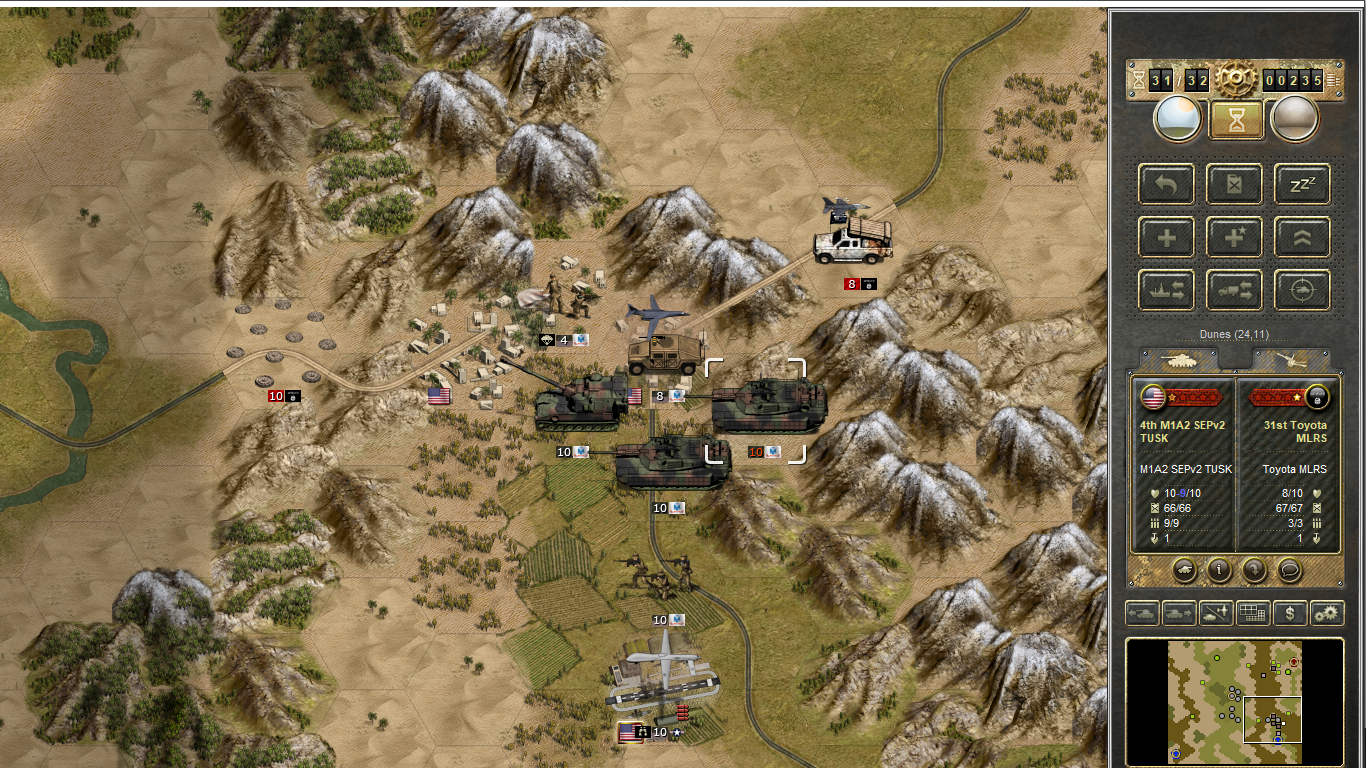Open the gears options menu

click(1327, 613)
